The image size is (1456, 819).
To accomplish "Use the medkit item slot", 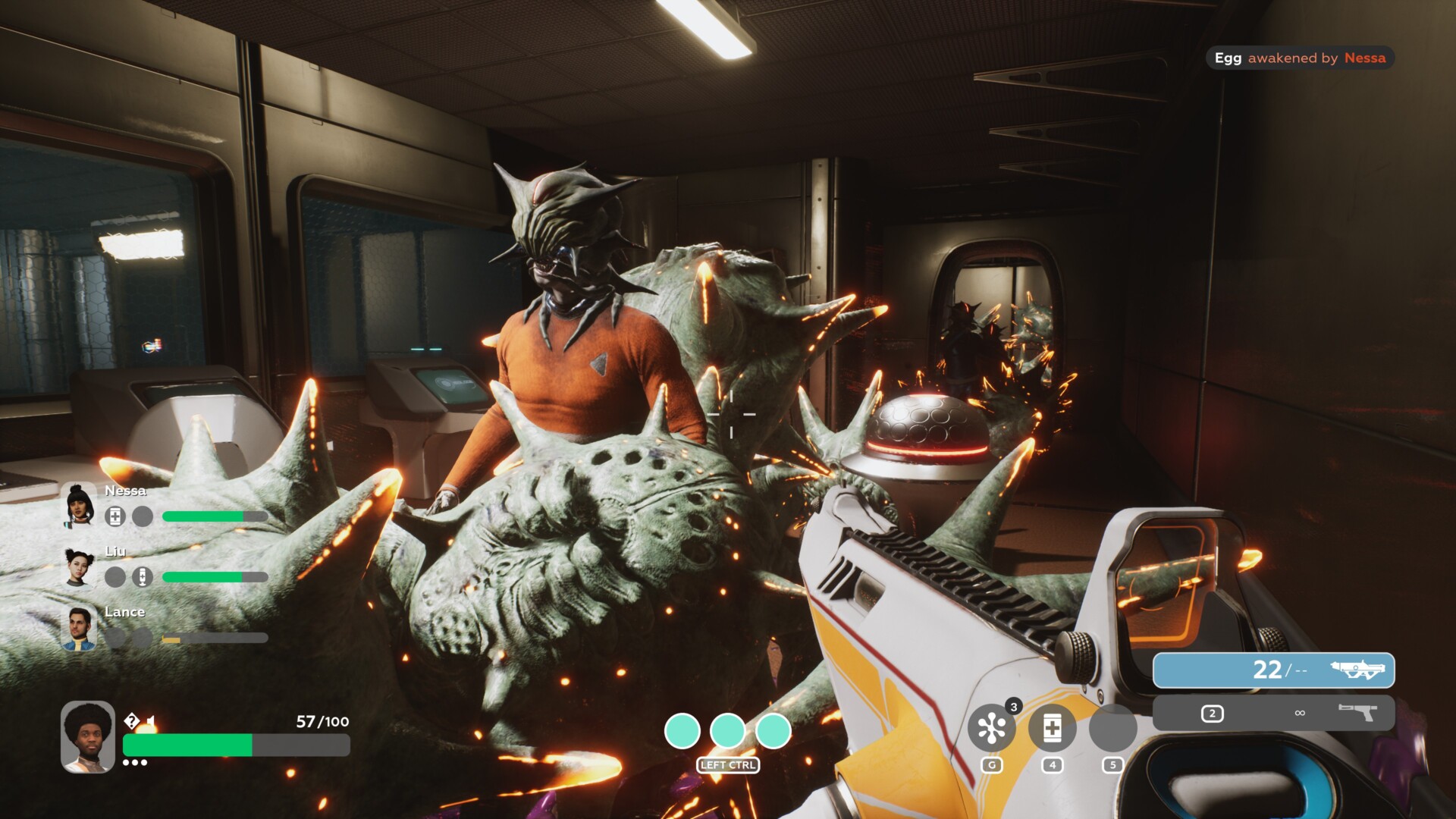I will tap(1052, 728).
